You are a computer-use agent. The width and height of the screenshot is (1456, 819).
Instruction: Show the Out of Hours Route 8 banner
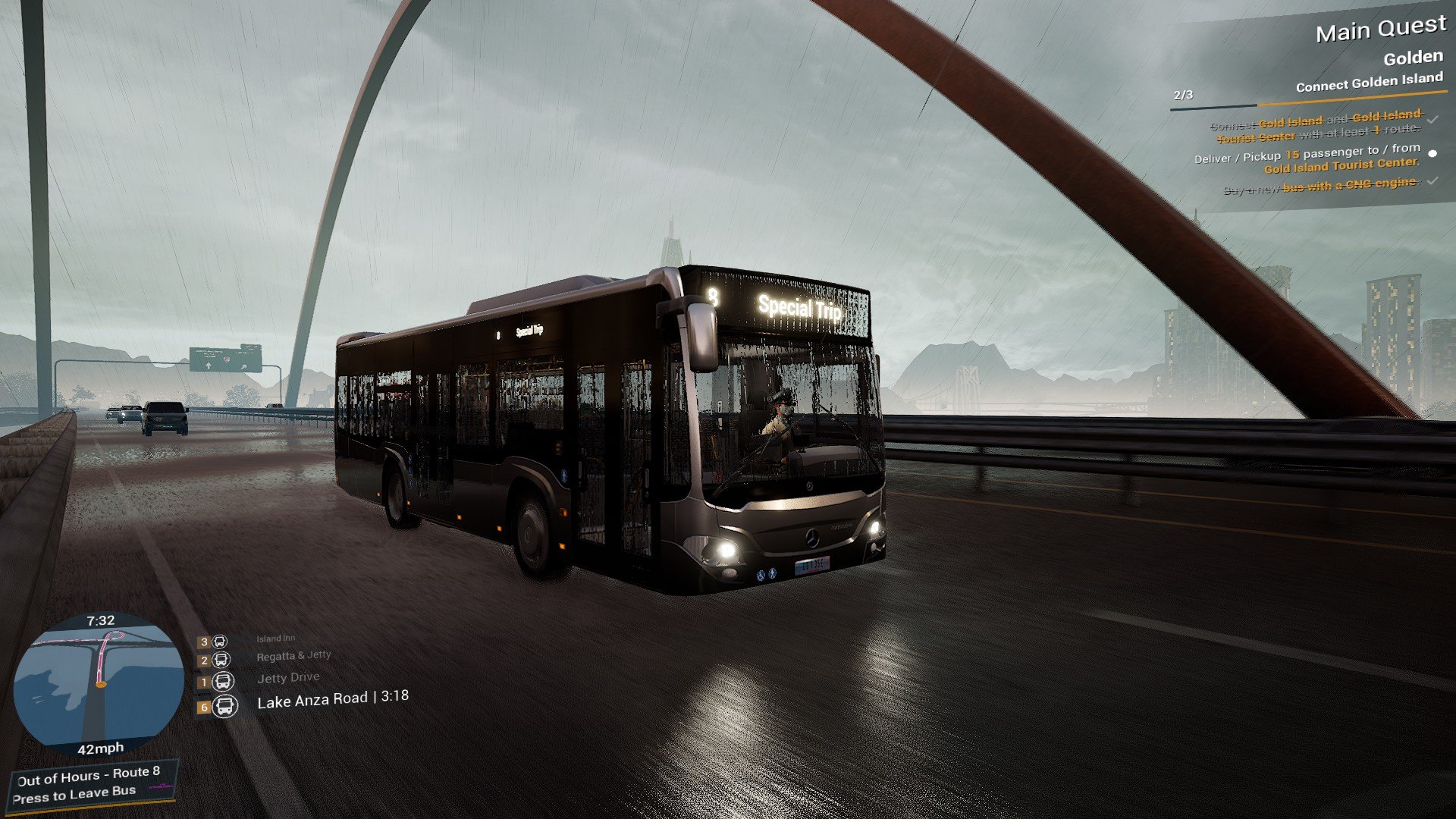(89, 784)
